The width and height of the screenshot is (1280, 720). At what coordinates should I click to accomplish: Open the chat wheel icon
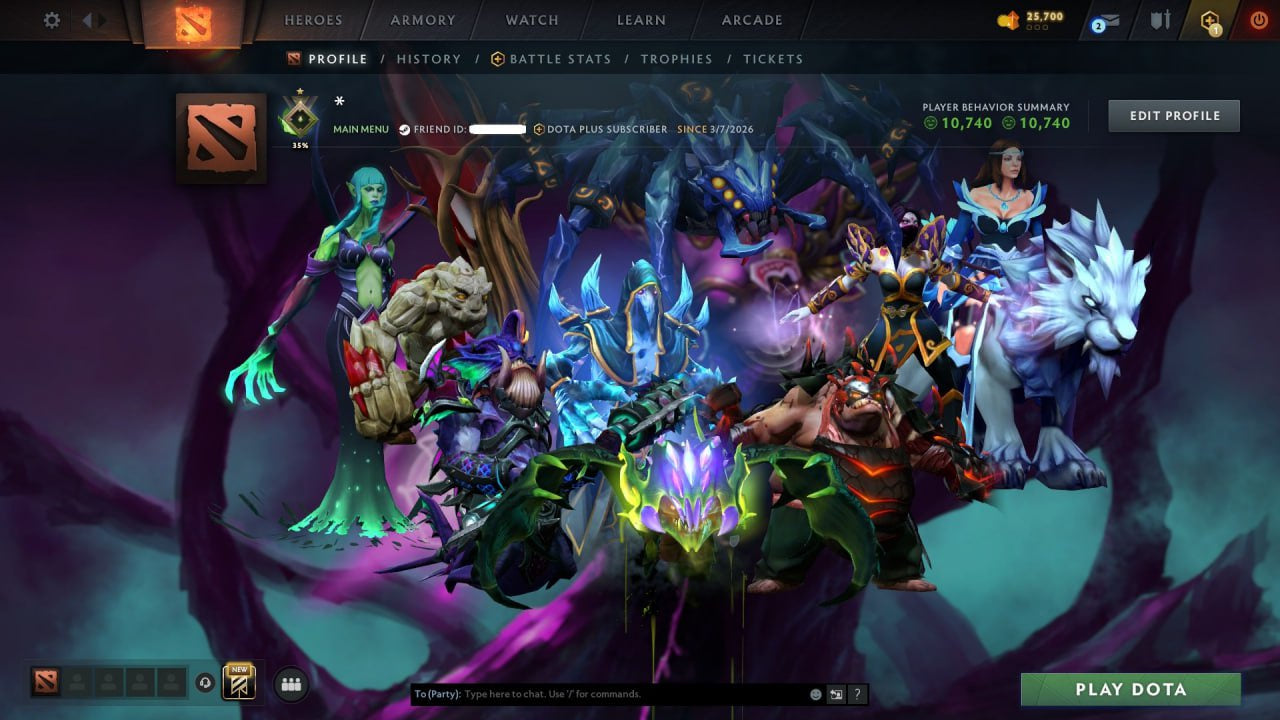click(836, 694)
